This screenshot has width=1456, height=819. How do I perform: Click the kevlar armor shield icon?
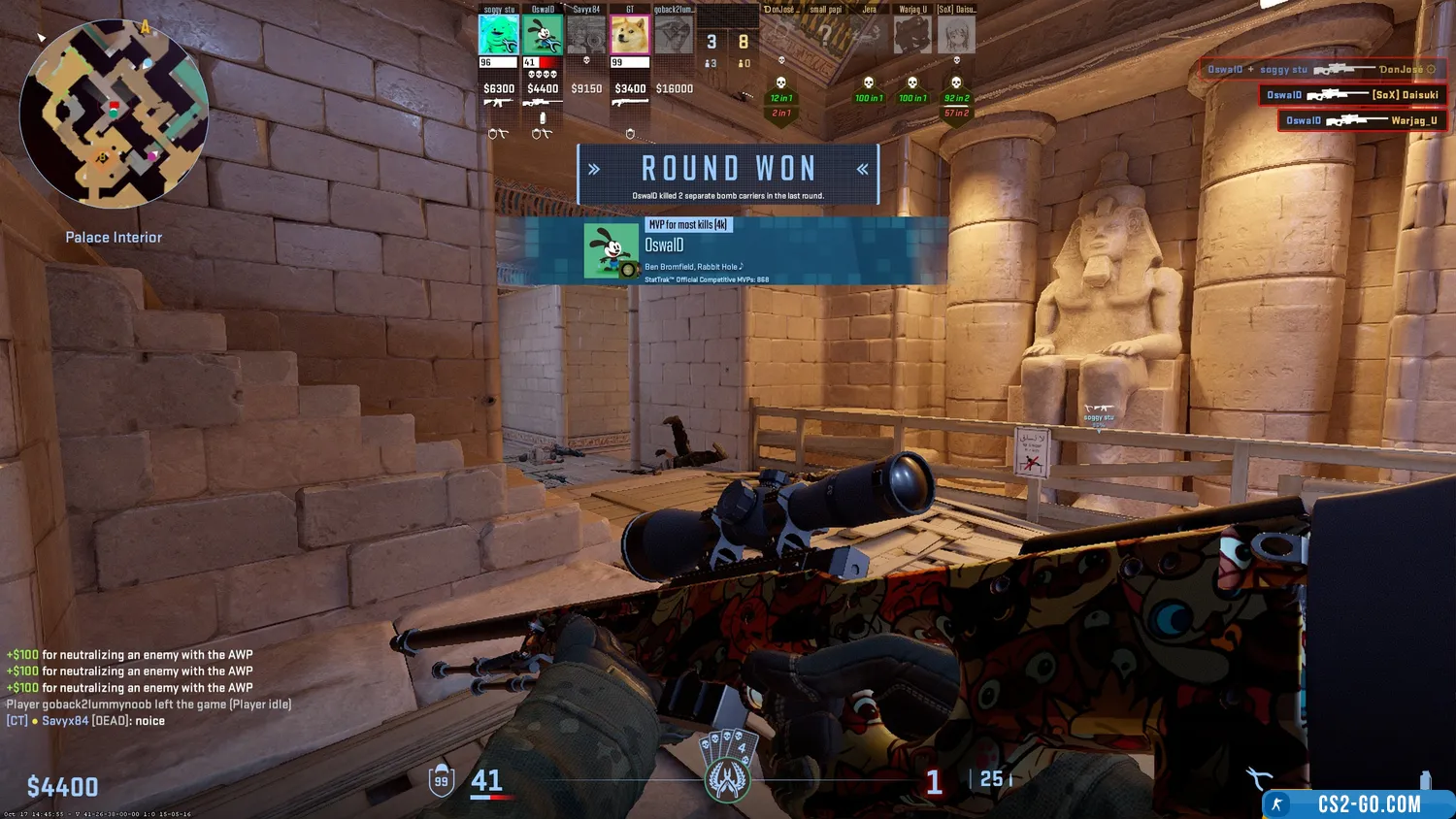442,780
